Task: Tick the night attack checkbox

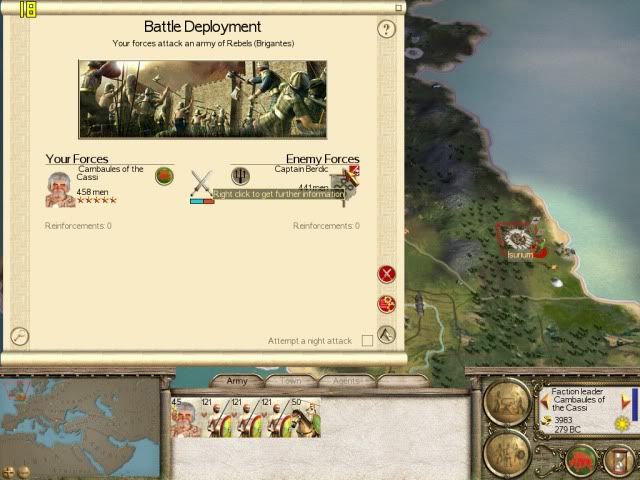Action: point(367,341)
